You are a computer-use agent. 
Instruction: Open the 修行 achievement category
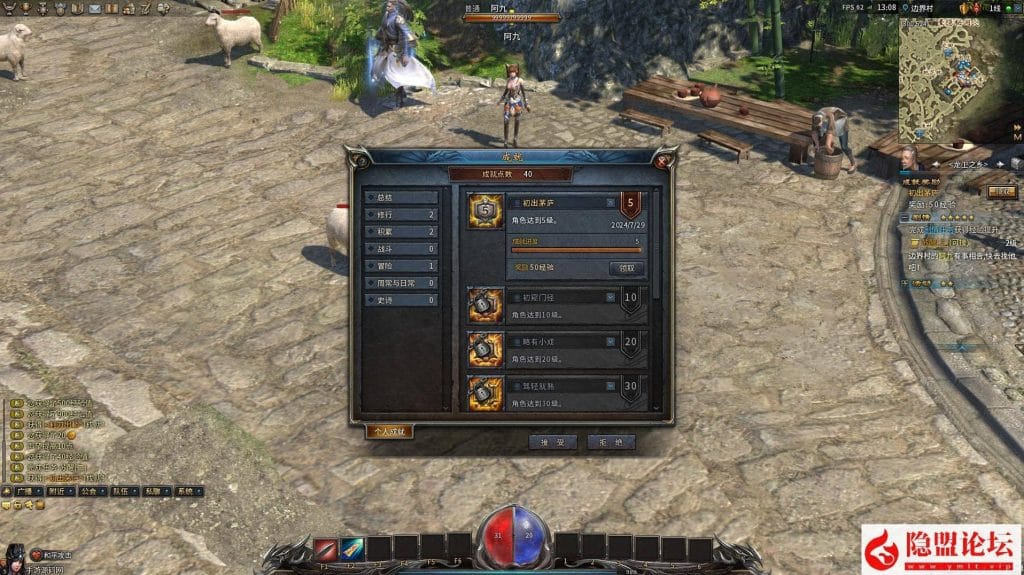400,215
